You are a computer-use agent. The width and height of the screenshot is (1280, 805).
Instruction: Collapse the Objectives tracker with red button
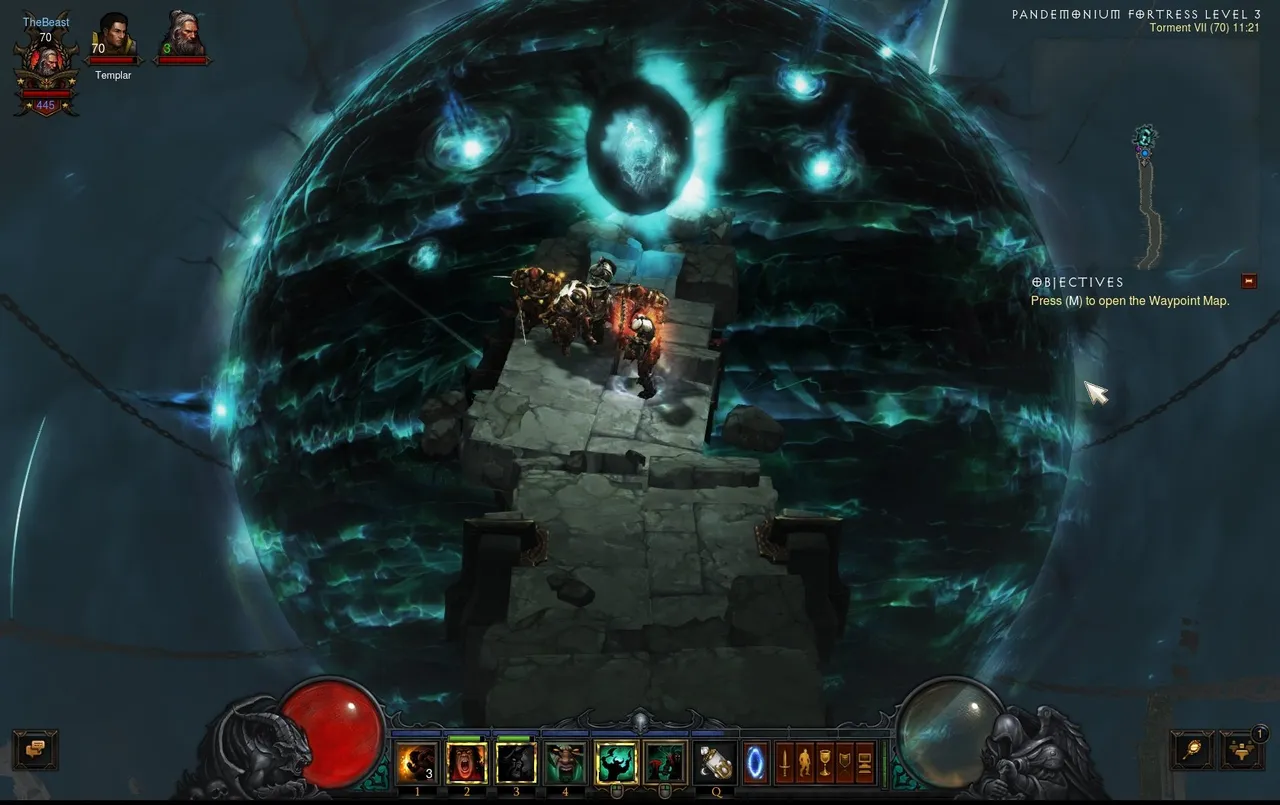[x=1249, y=281]
